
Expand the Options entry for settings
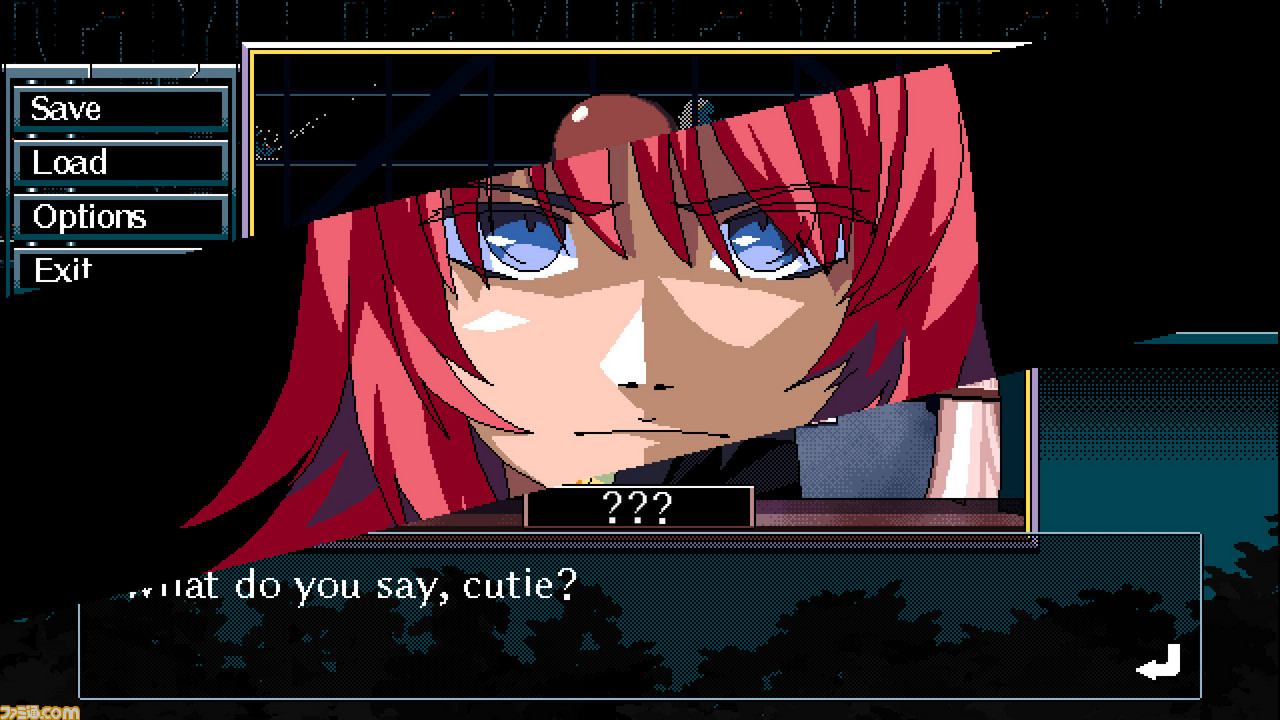point(120,216)
